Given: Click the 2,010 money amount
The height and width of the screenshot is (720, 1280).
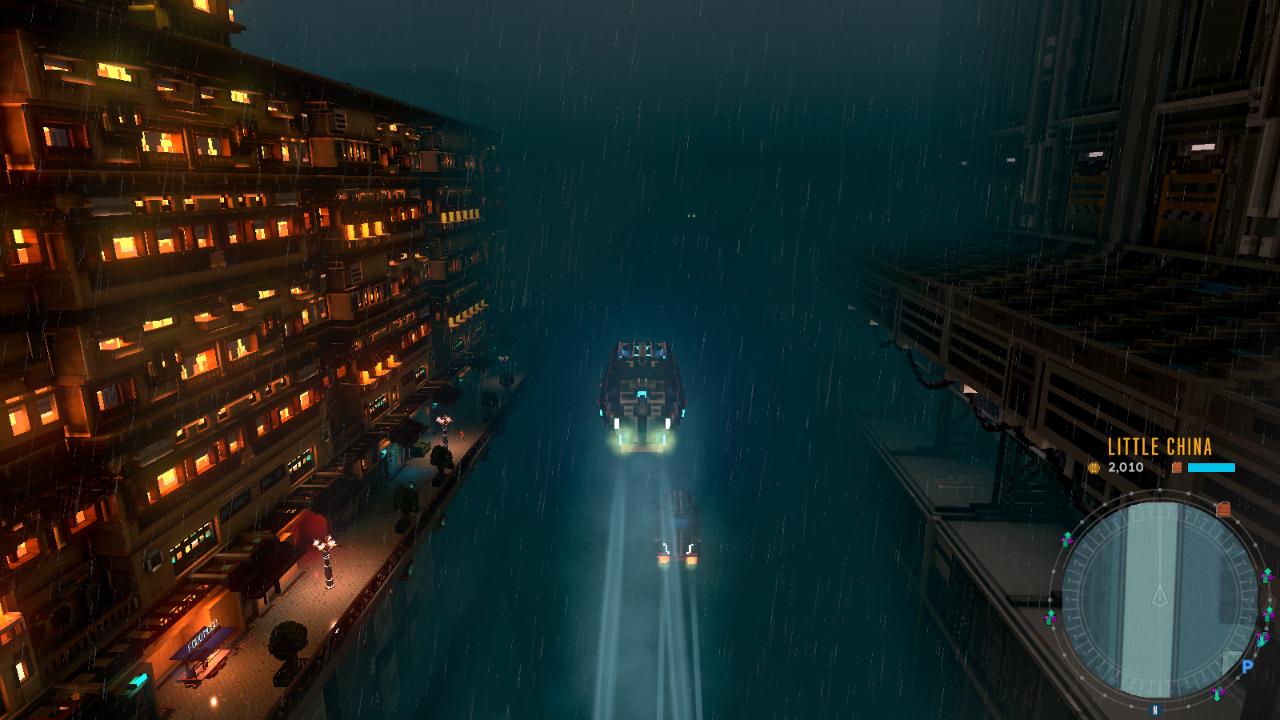Looking at the screenshot, I should (x=1125, y=468).
